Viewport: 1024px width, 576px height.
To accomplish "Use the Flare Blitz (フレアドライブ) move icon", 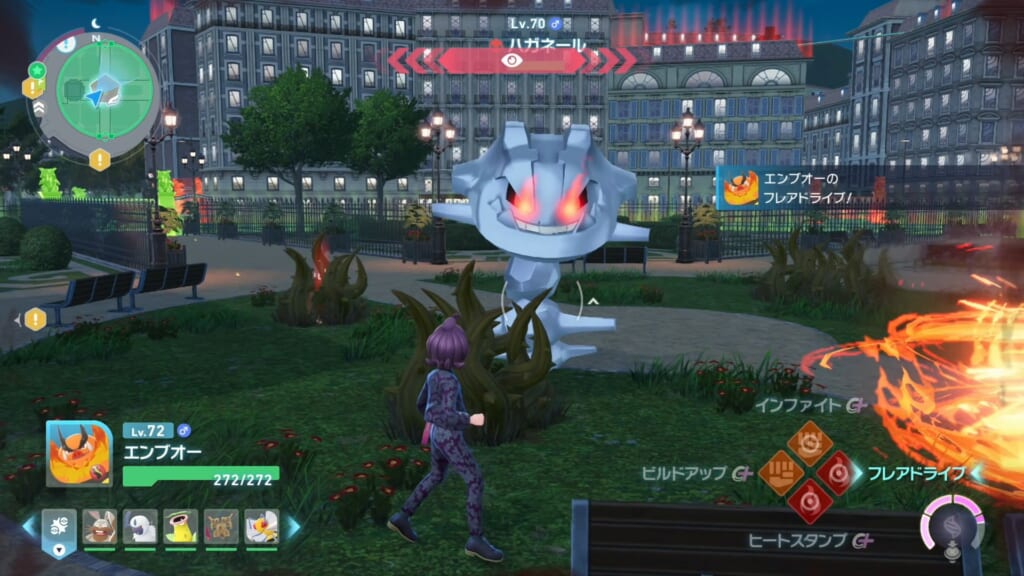I will 836,472.
